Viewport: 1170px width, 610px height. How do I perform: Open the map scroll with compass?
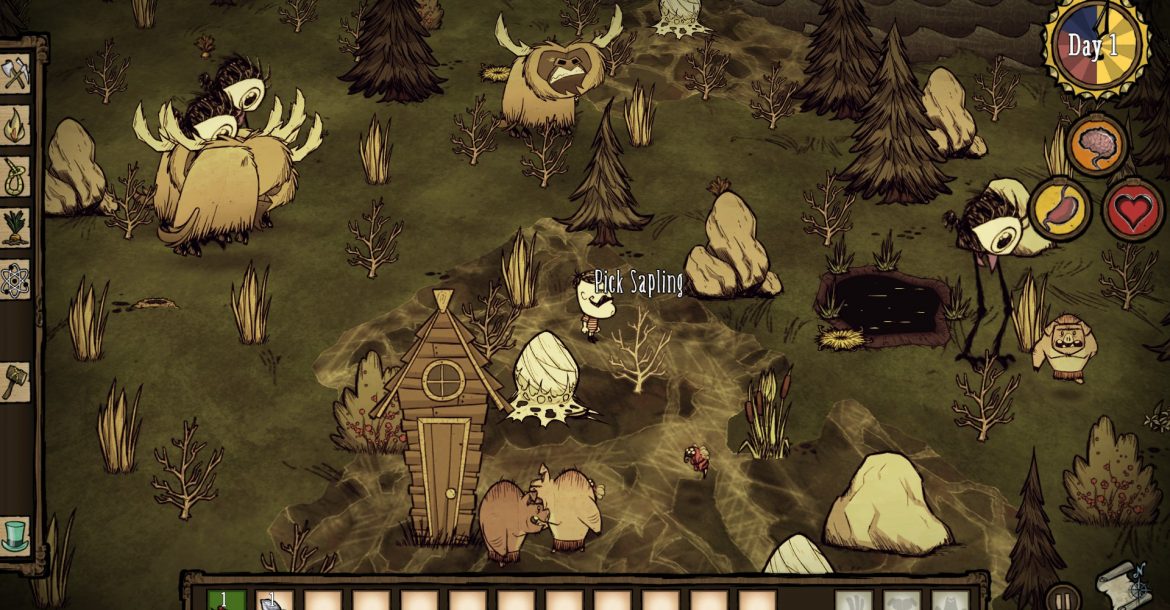[1120, 583]
